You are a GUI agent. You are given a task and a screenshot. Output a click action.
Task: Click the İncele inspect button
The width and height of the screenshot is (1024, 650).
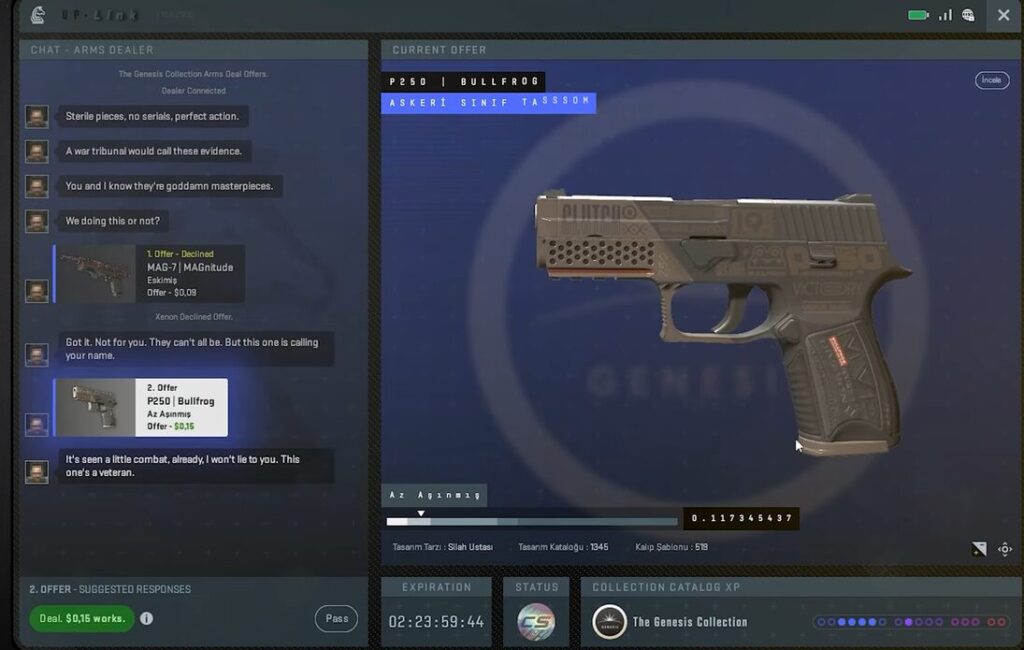(991, 80)
